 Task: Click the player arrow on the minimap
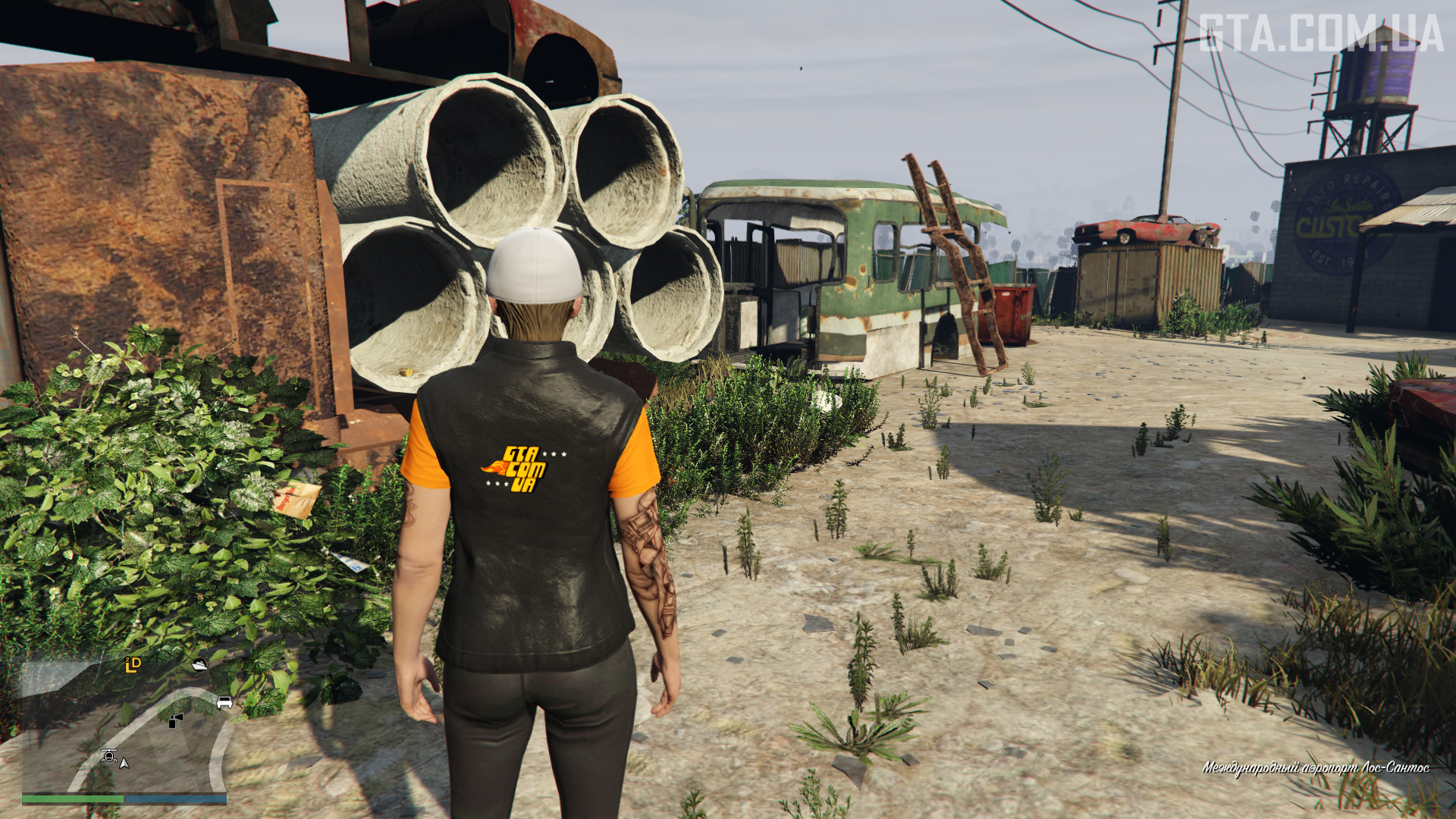[124, 763]
